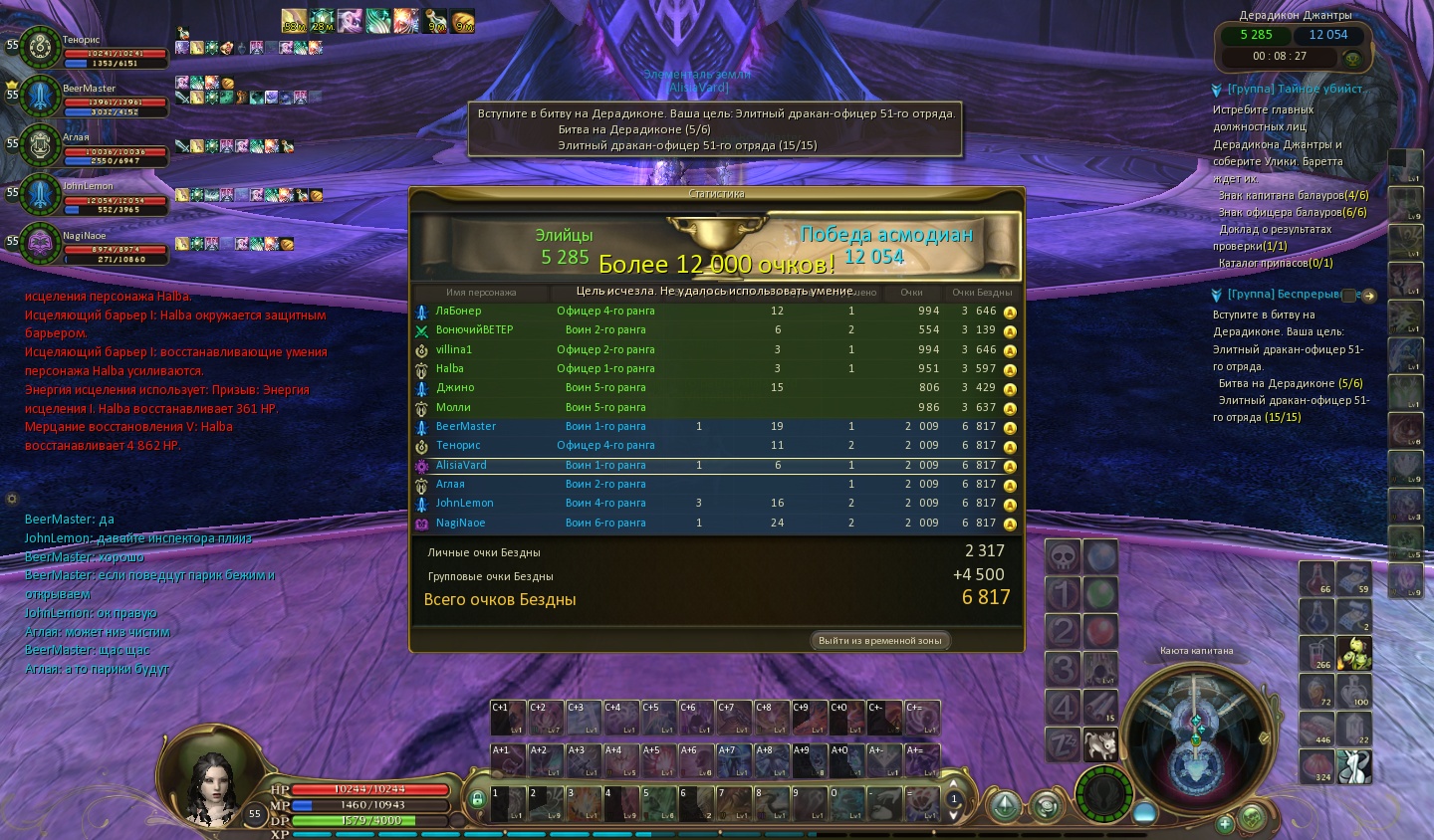Activate the skill bound to A+7
1434x840 pixels.
(735, 761)
